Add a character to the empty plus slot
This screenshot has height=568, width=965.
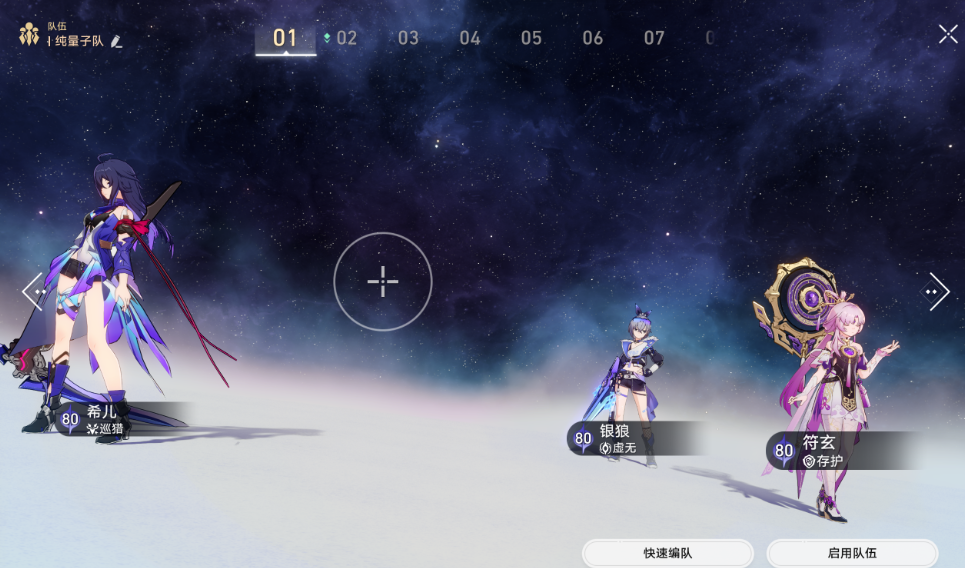(383, 282)
